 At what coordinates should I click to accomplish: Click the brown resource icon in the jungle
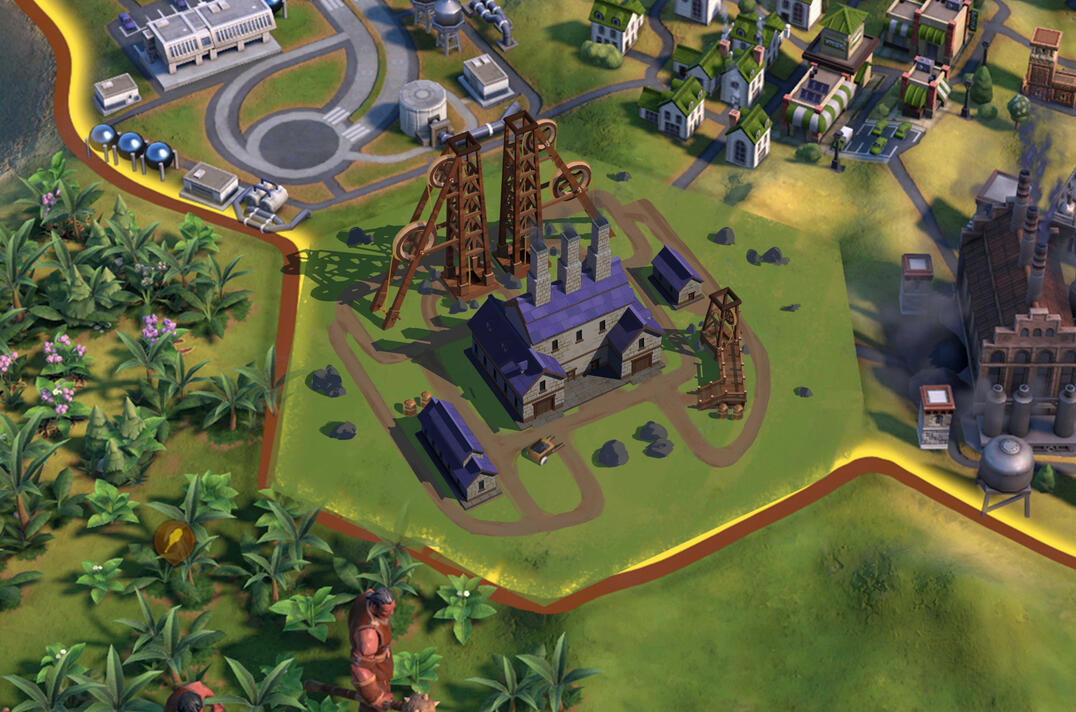point(175,542)
